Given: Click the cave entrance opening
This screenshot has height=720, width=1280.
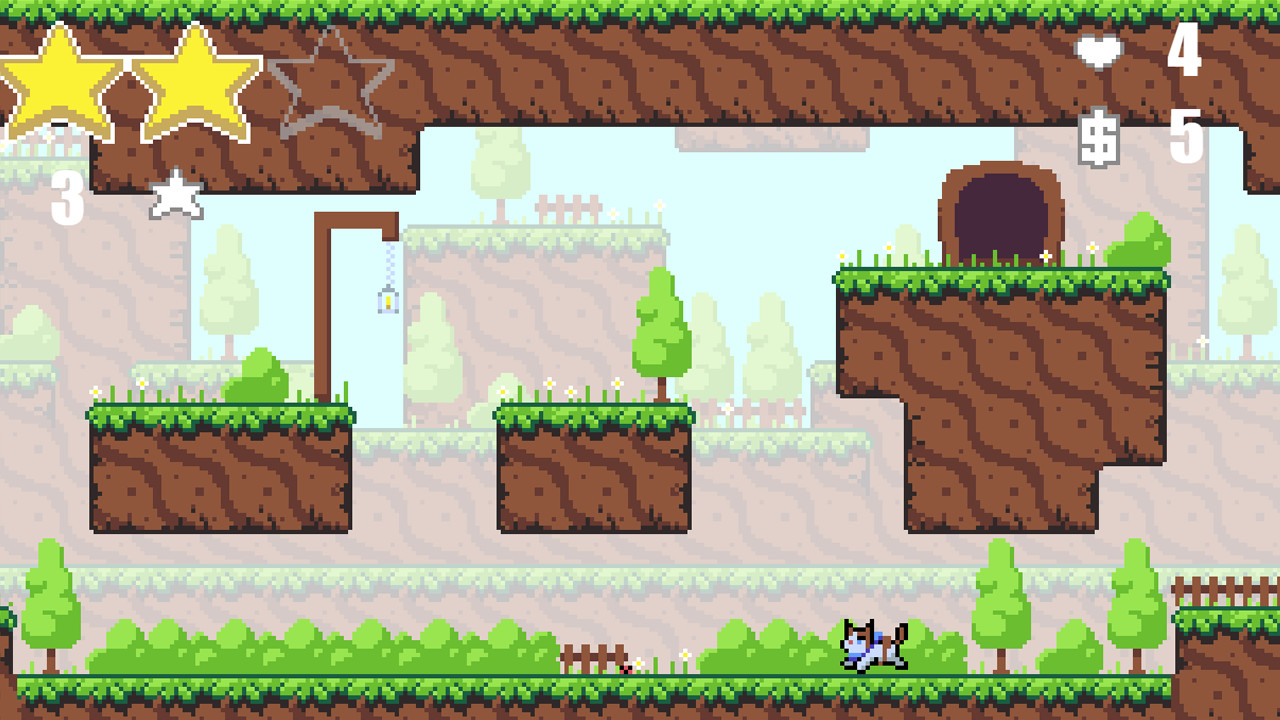Looking at the screenshot, I should coord(1000,210).
